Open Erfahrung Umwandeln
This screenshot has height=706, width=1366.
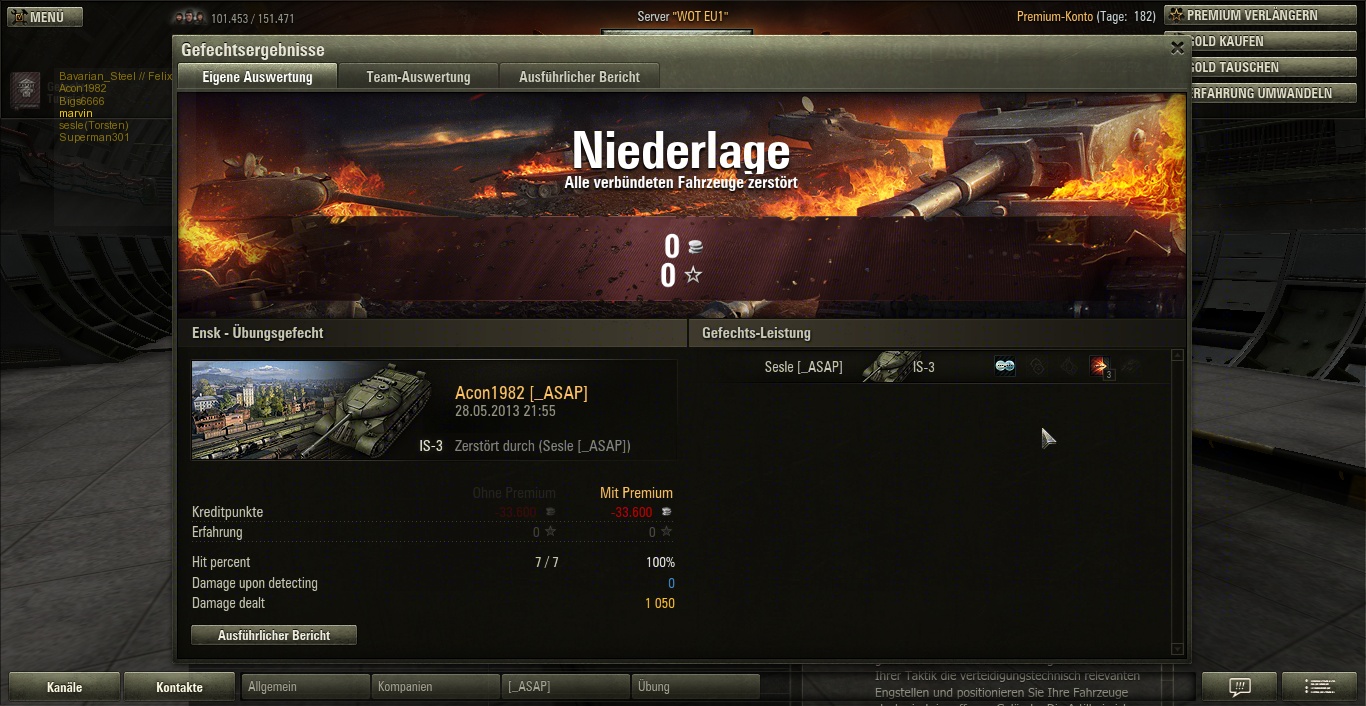tap(1262, 93)
